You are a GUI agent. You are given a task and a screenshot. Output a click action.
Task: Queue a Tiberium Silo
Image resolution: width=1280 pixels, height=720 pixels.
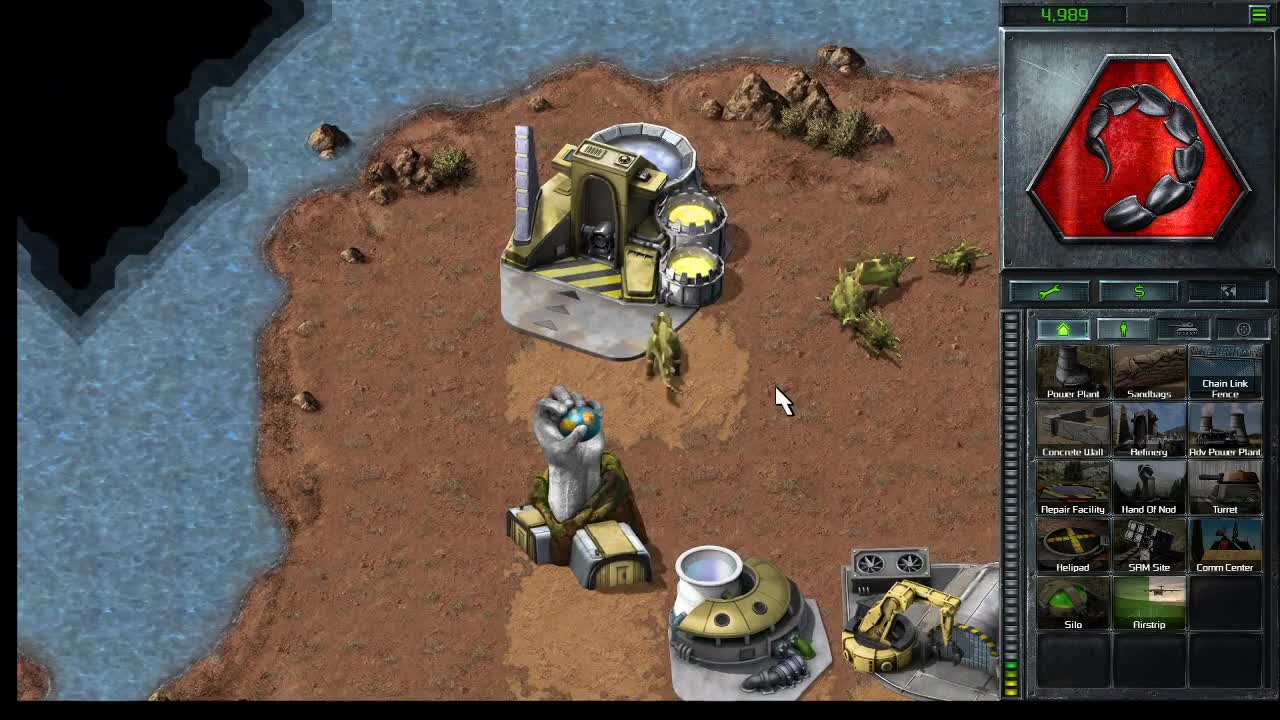1073,602
